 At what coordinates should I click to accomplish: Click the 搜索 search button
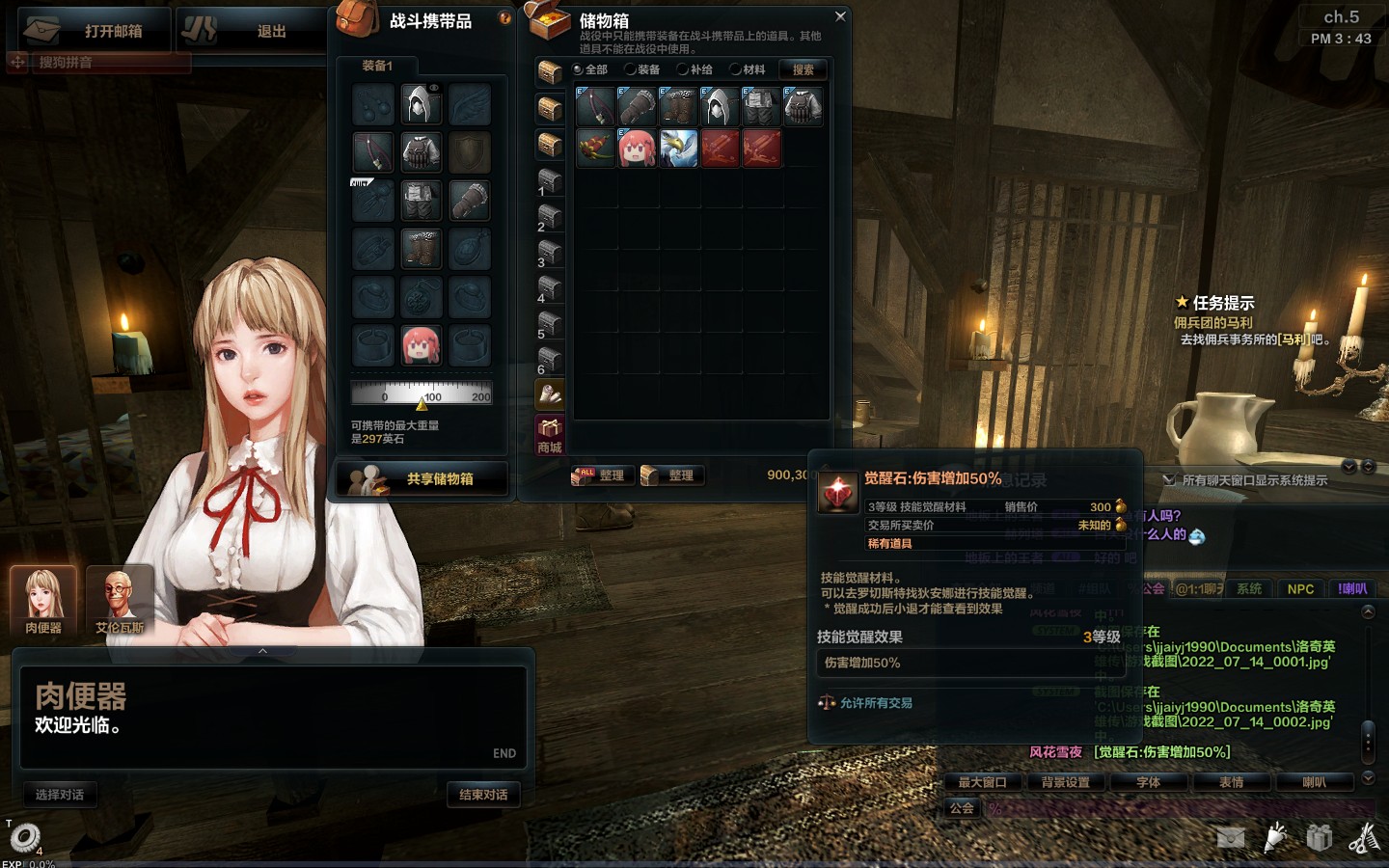[x=803, y=69]
